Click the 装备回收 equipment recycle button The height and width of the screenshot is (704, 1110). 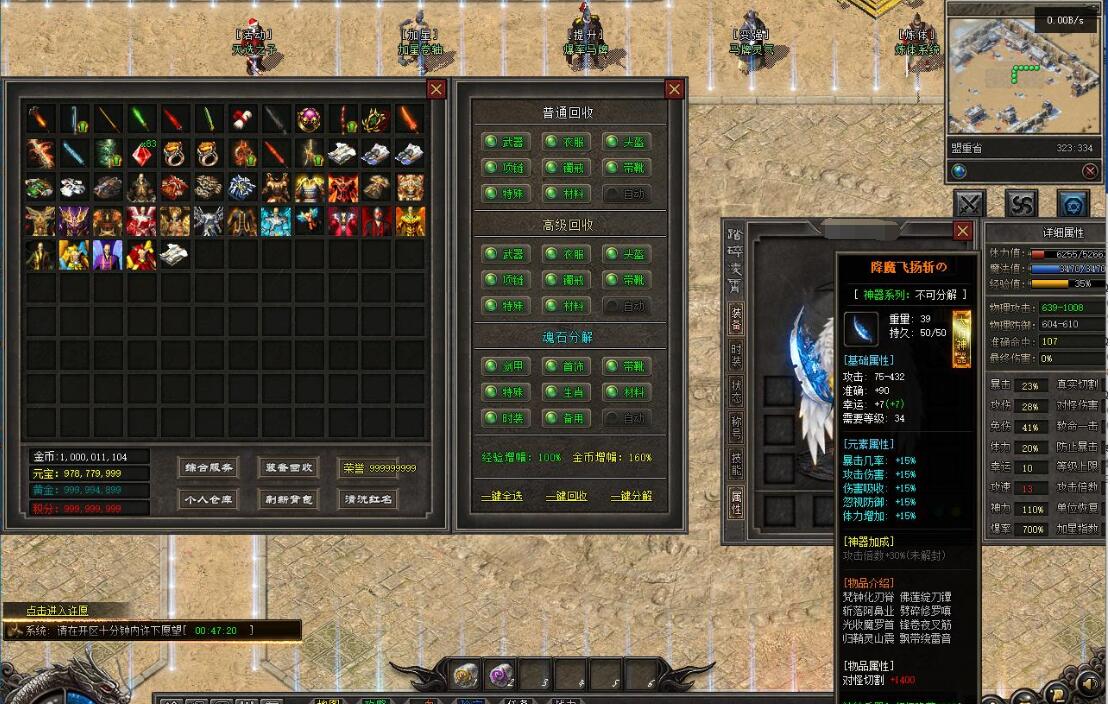pyautogui.click(x=288, y=467)
